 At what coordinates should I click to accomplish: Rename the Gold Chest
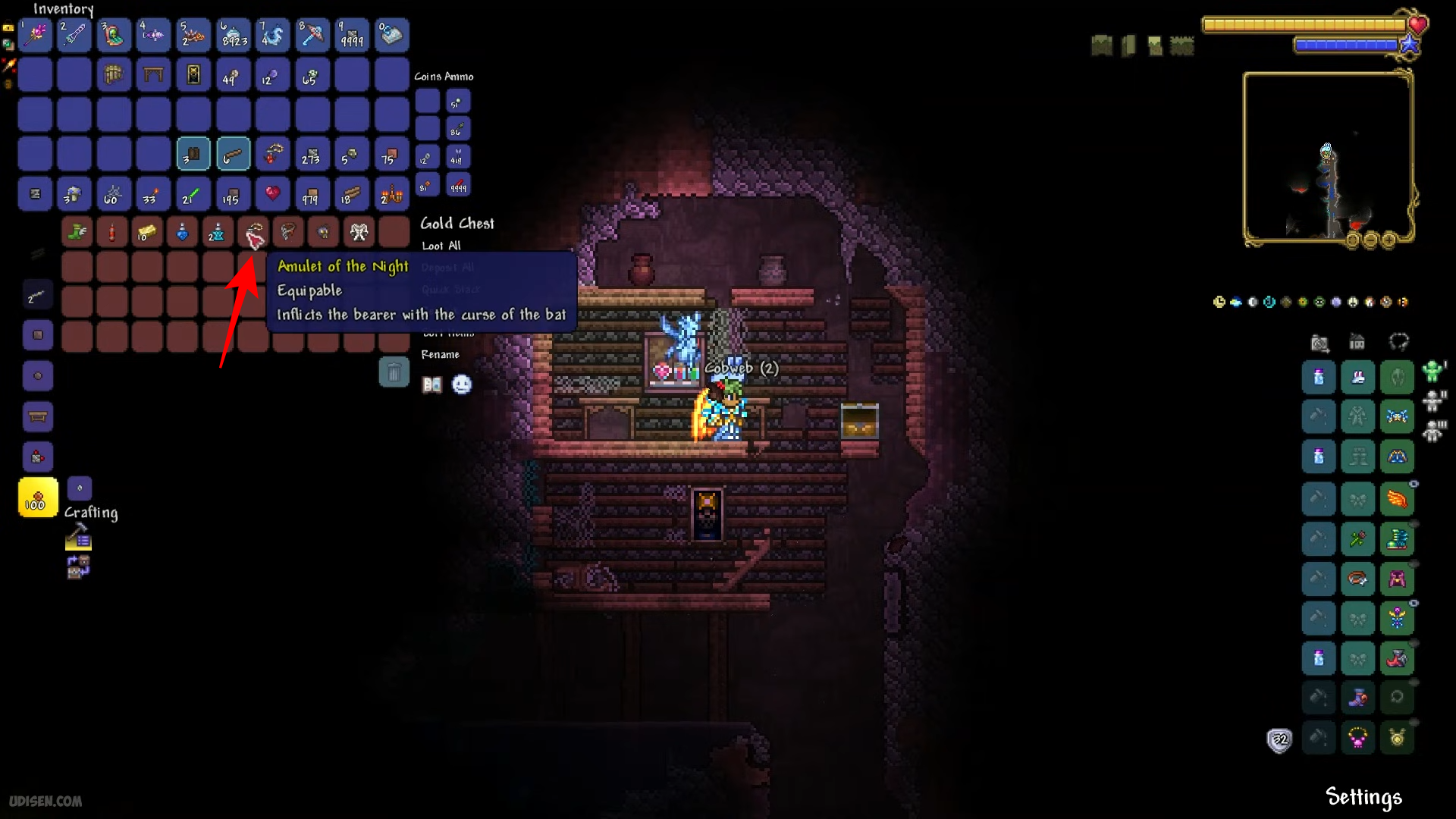441,355
